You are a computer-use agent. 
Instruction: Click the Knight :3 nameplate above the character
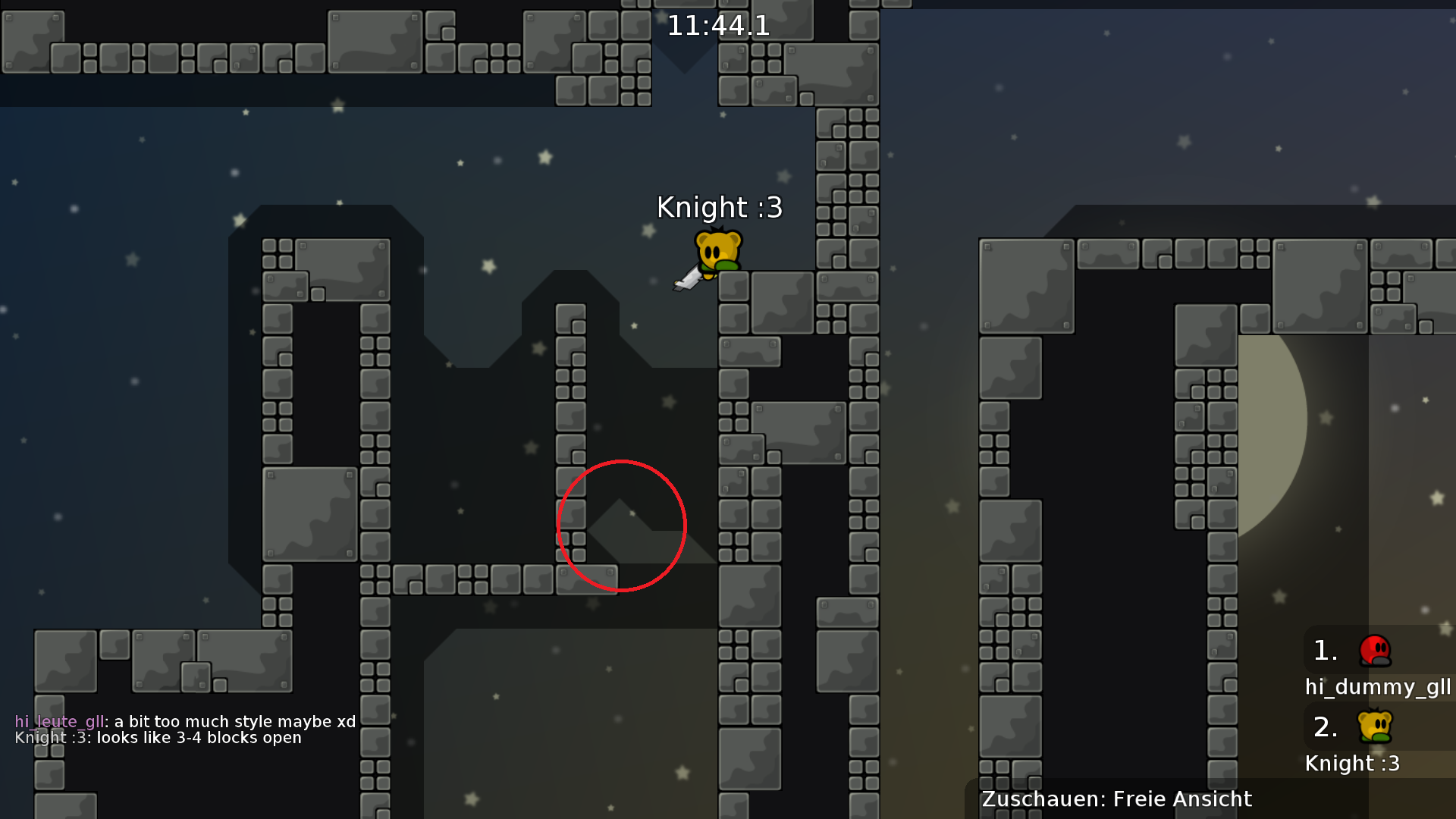coord(719,208)
